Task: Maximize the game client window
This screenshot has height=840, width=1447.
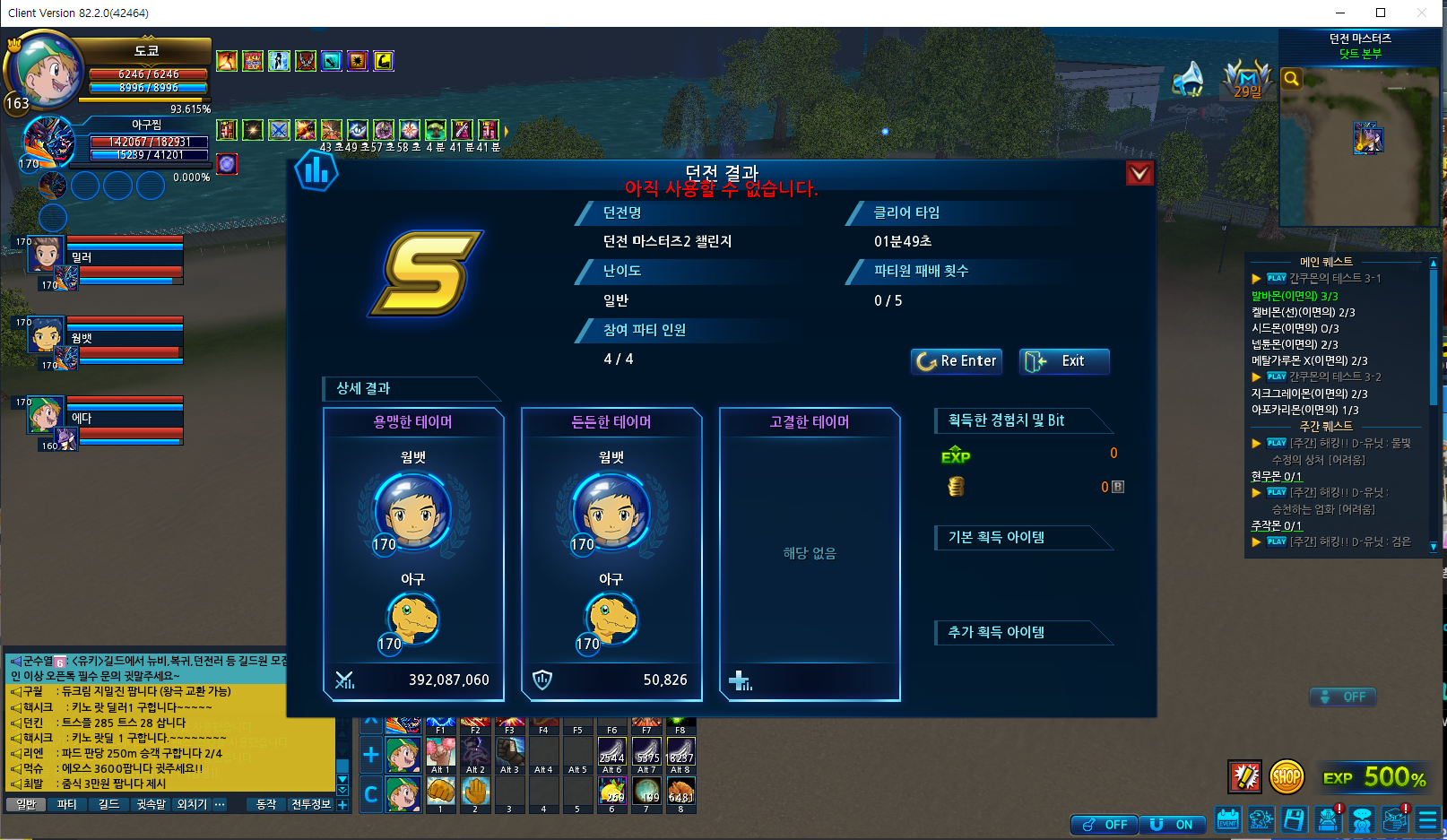Action: [x=1381, y=13]
